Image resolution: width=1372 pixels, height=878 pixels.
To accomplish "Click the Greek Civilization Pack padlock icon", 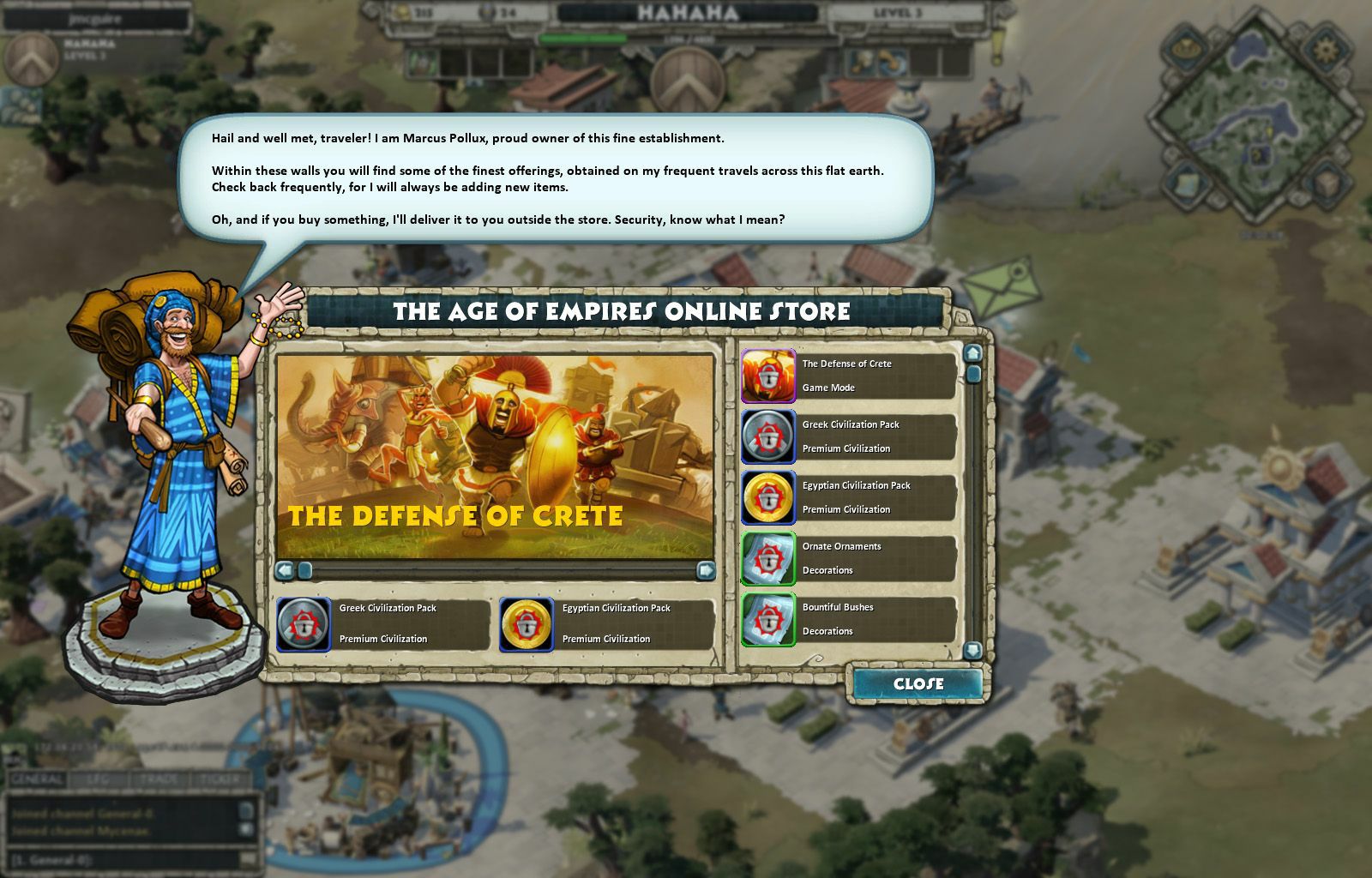I will (768, 436).
